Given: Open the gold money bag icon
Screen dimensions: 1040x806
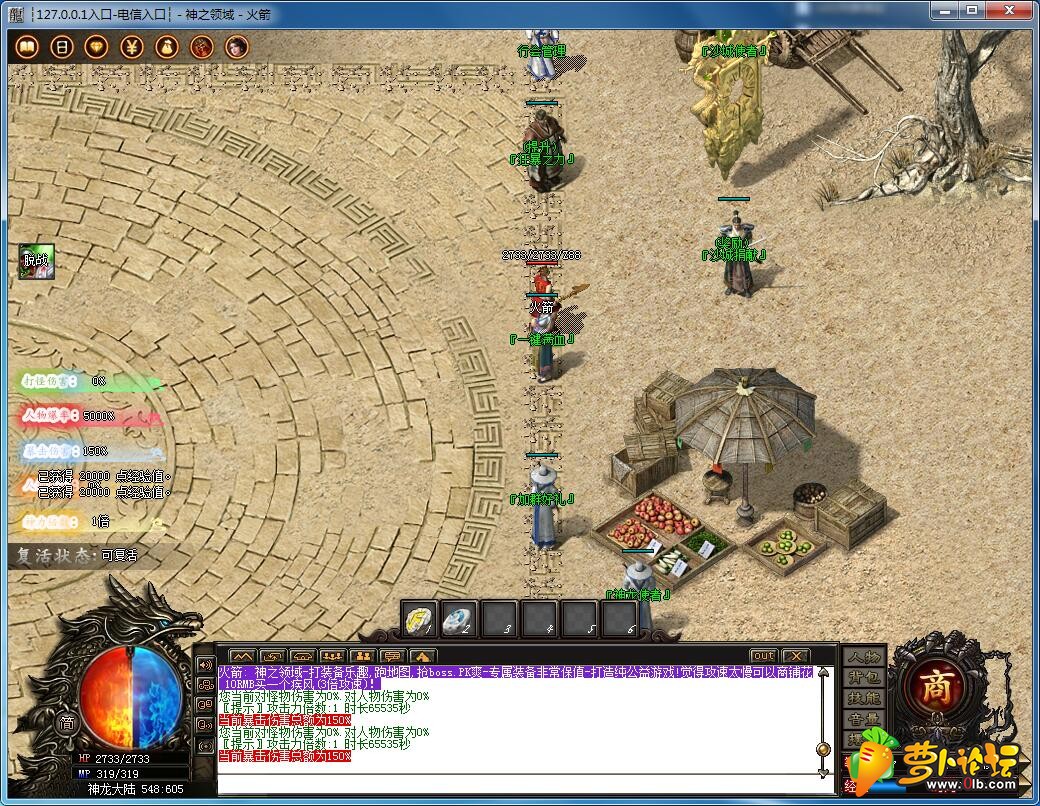Looking at the screenshot, I should point(167,47).
